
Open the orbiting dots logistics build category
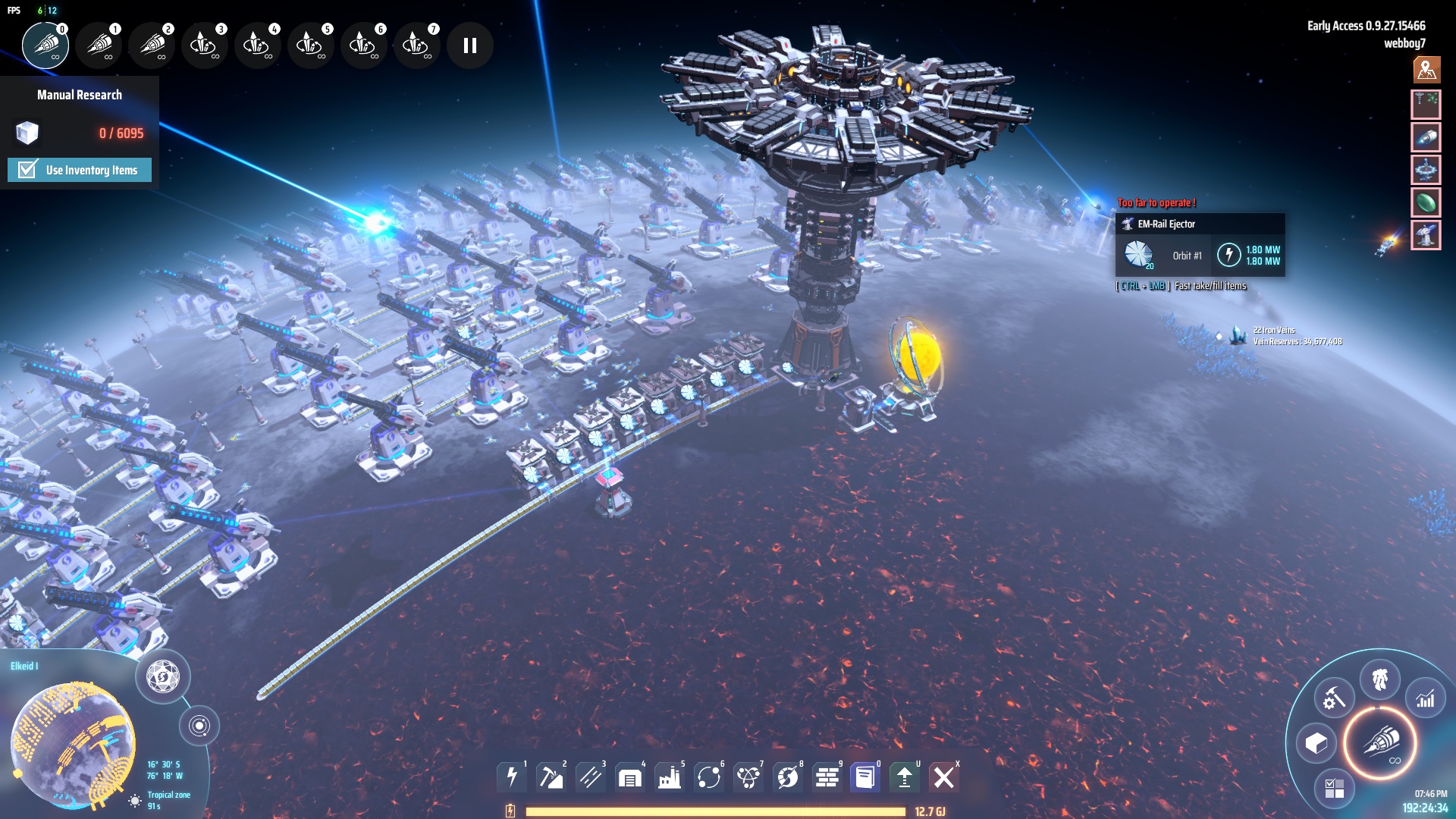[x=709, y=777]
